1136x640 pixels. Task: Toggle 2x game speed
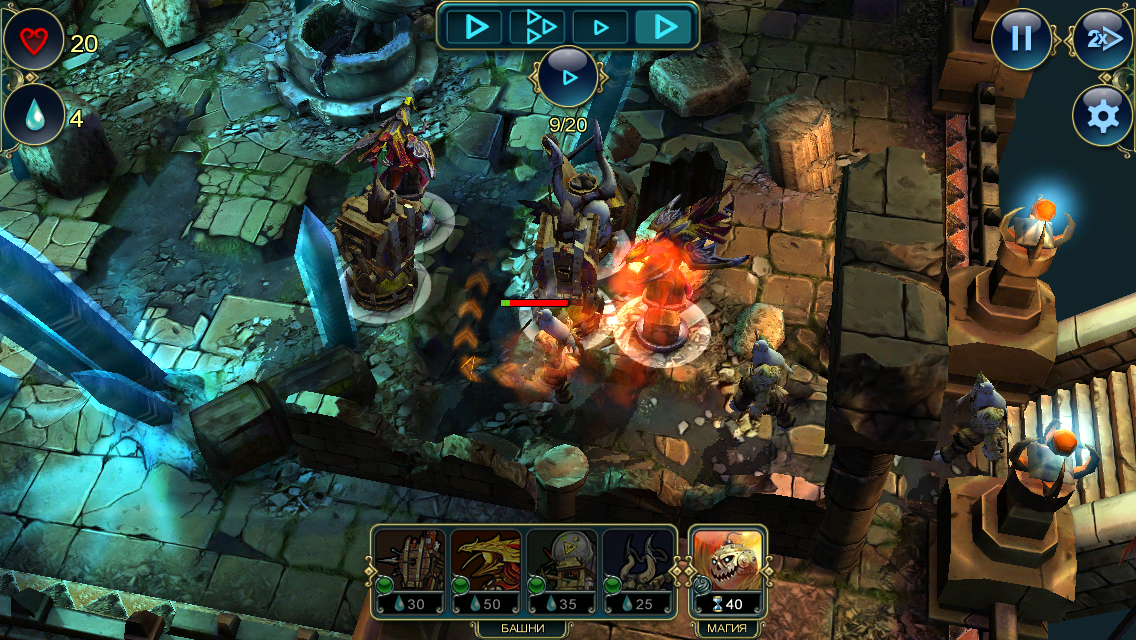click(1102, 39)
